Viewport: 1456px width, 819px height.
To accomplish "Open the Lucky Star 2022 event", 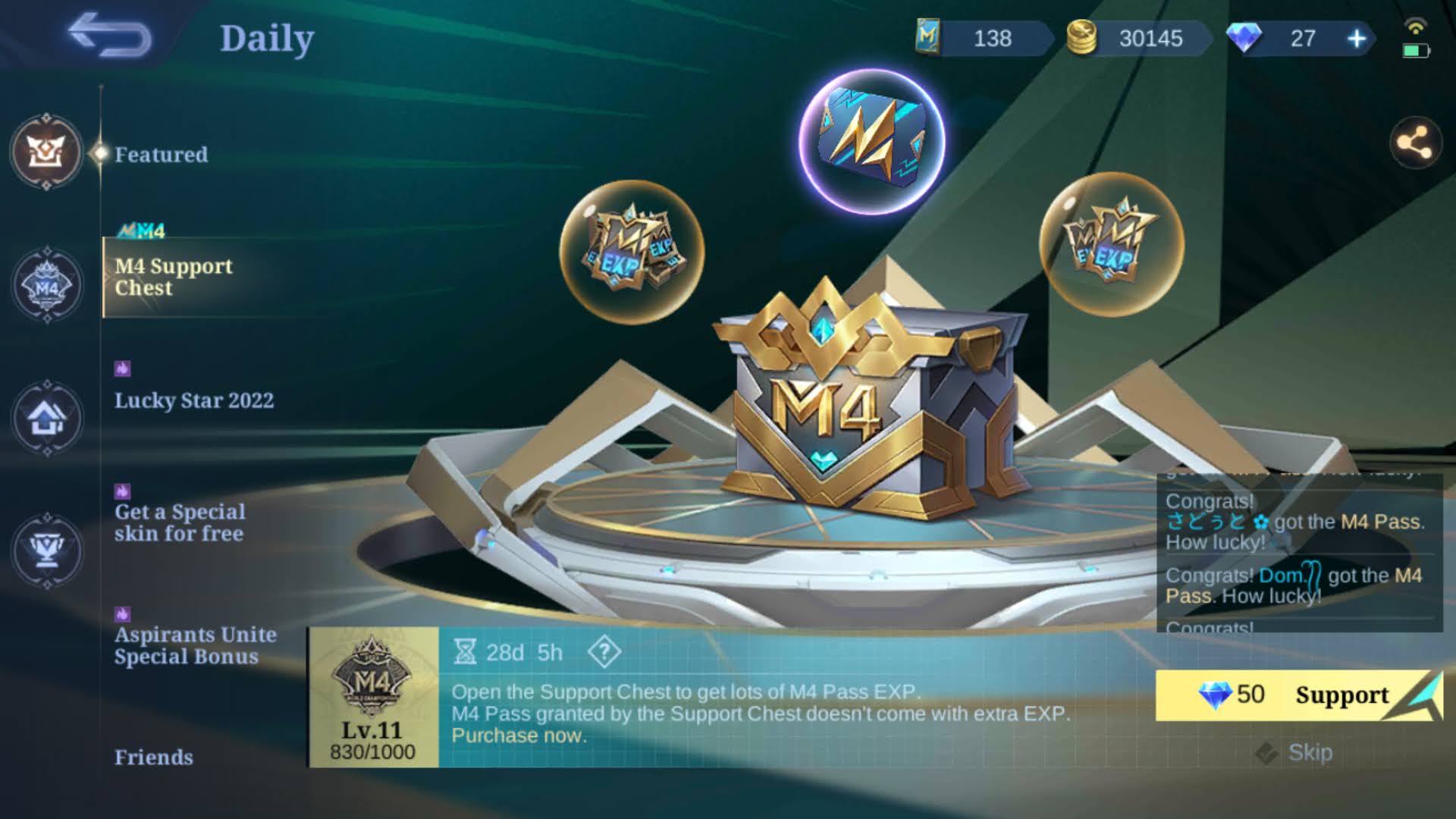I will tap(194, 400).
